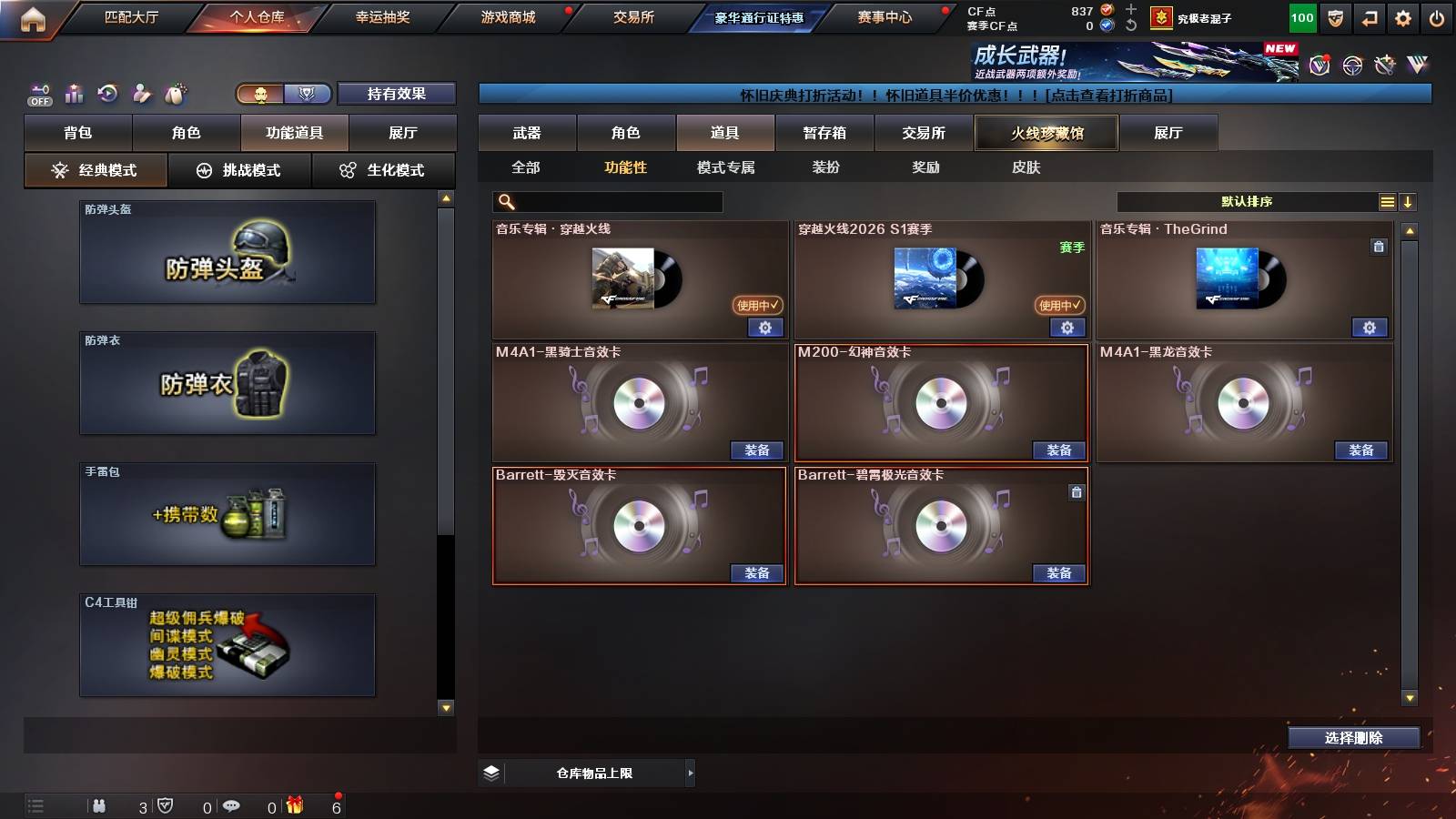
Task: Click the replay/return arrow icon near the gear
Action: (1369, 17)
